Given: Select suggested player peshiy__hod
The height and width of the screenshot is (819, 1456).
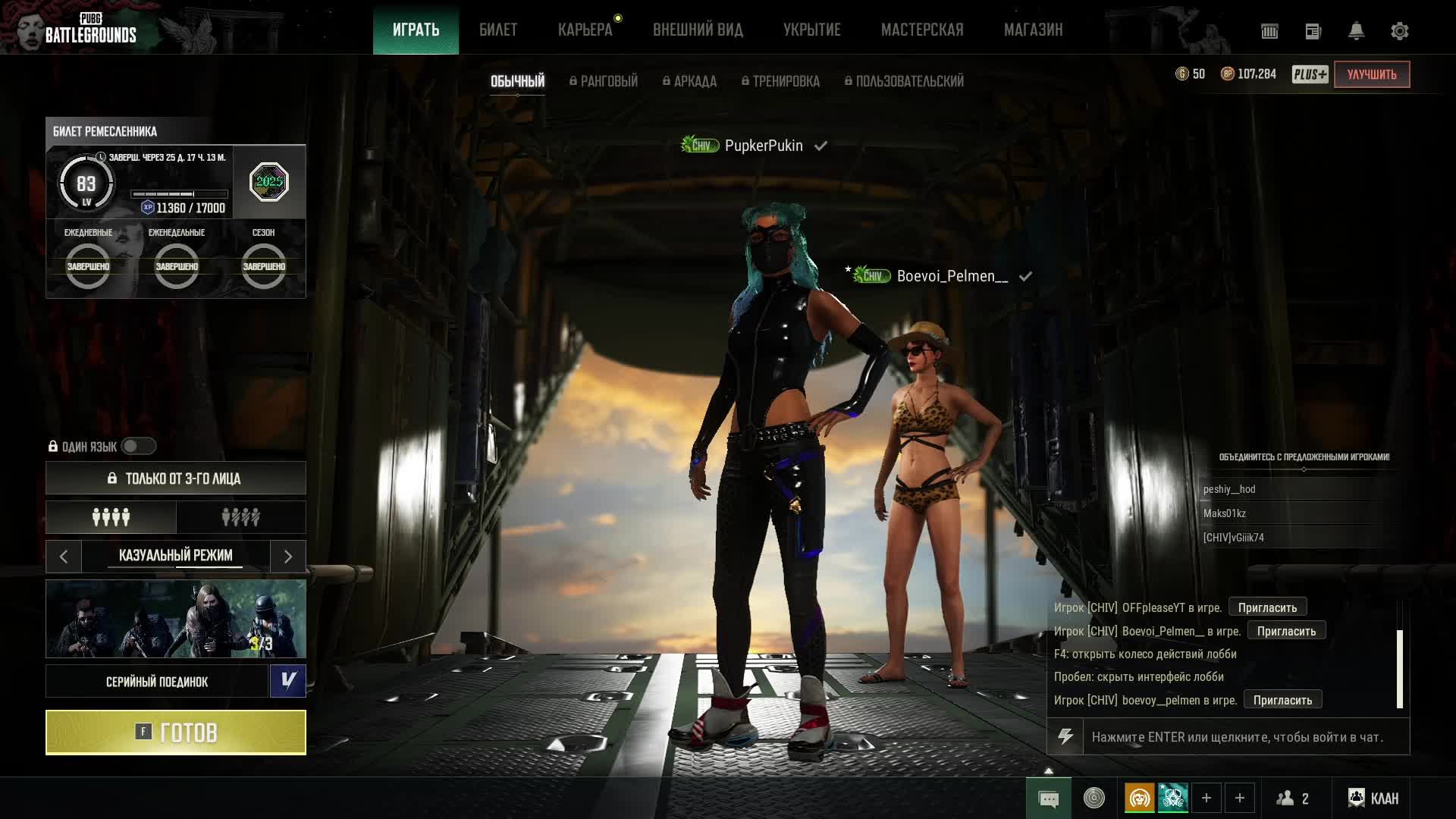Looking at the screenshot, I should click(x=1229, y=489).
